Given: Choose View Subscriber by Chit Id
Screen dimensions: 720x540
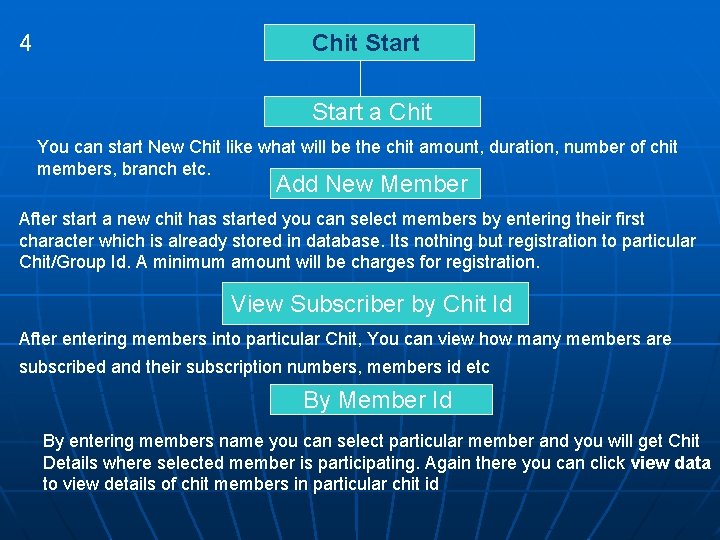Looking at the screenshot, I should [x=372, y=303].
